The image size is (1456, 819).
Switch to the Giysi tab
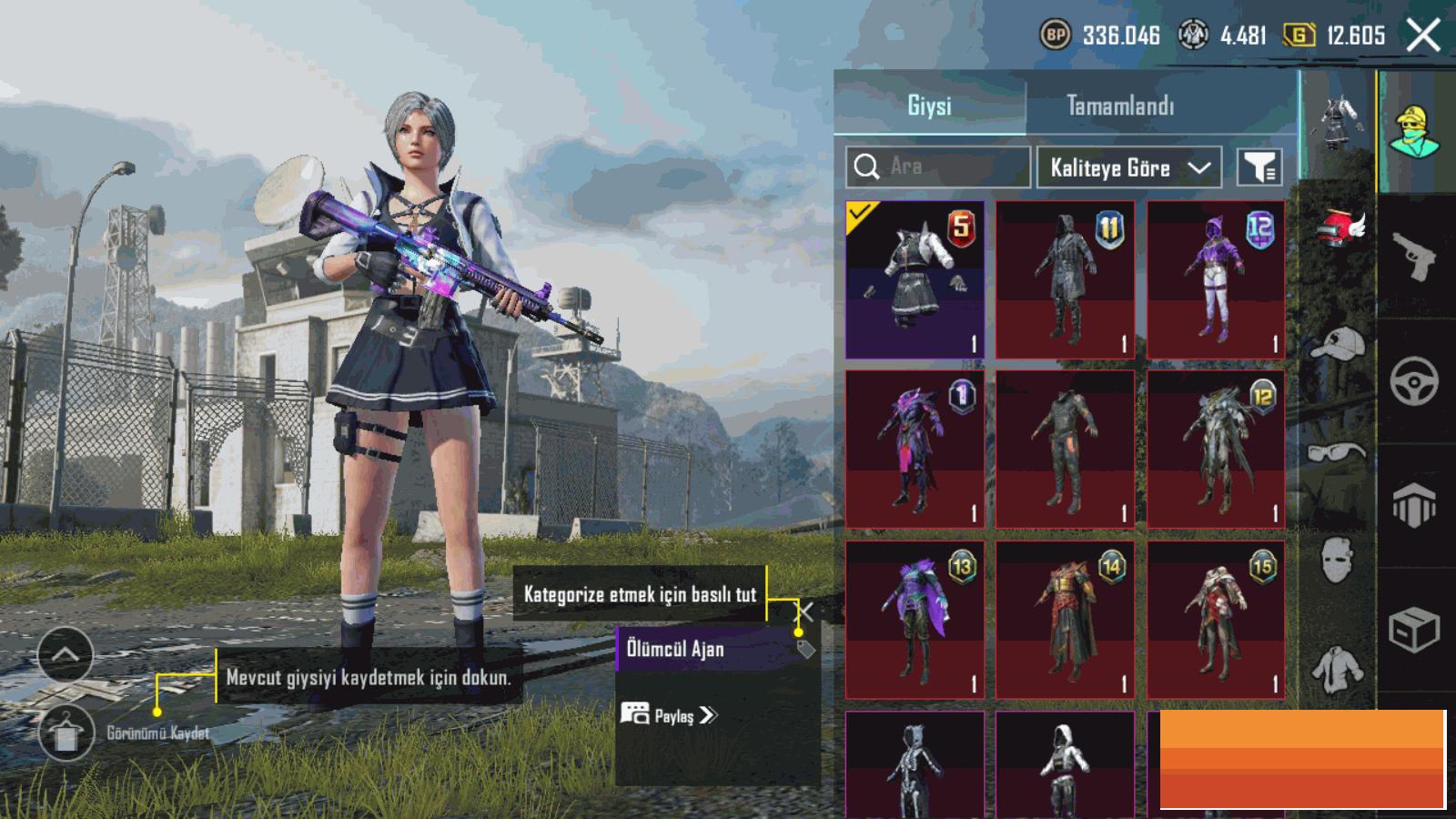[929, 106]
